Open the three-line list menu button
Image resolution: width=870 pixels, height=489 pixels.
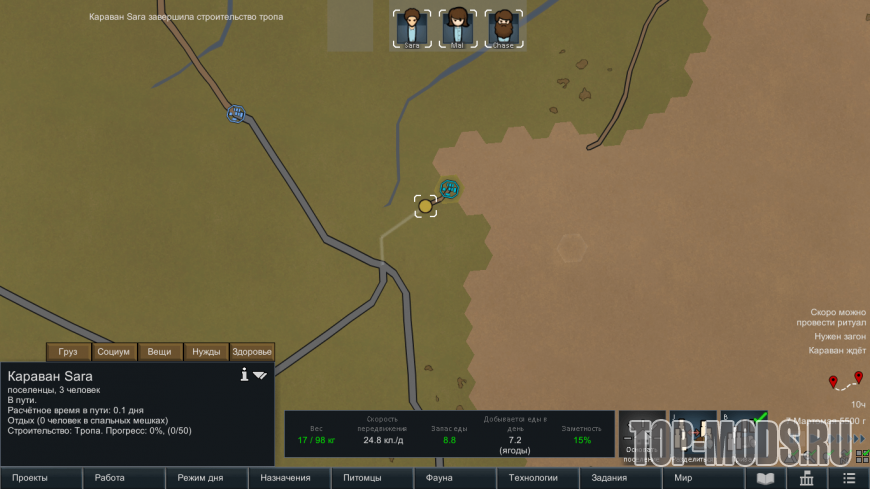[848, 478]
